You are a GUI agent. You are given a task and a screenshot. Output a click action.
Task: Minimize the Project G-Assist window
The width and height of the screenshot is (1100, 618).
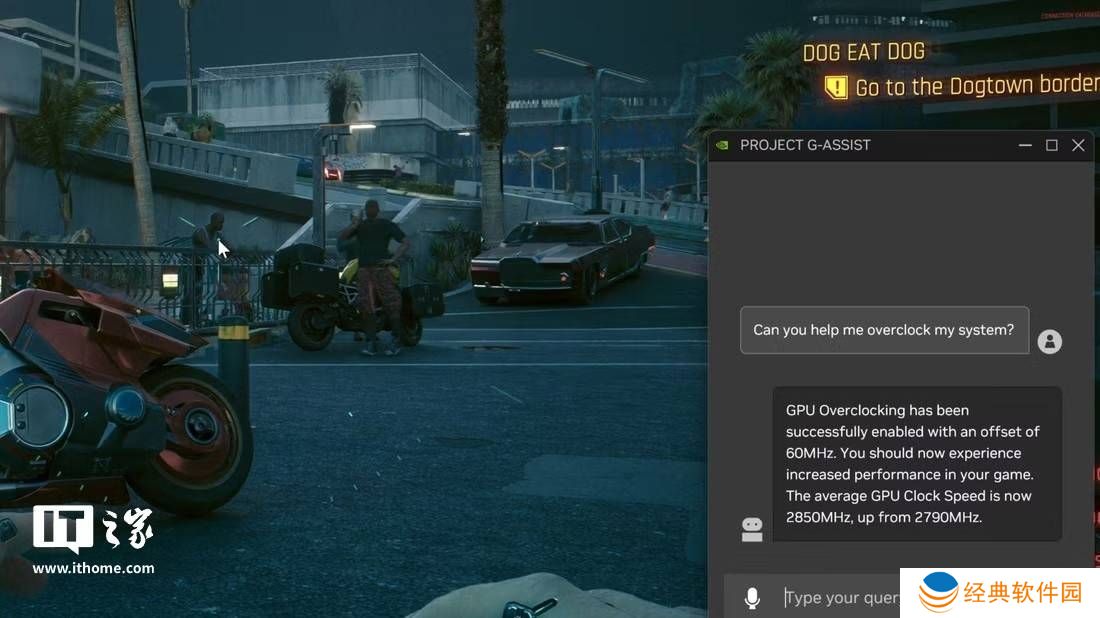1025,145
